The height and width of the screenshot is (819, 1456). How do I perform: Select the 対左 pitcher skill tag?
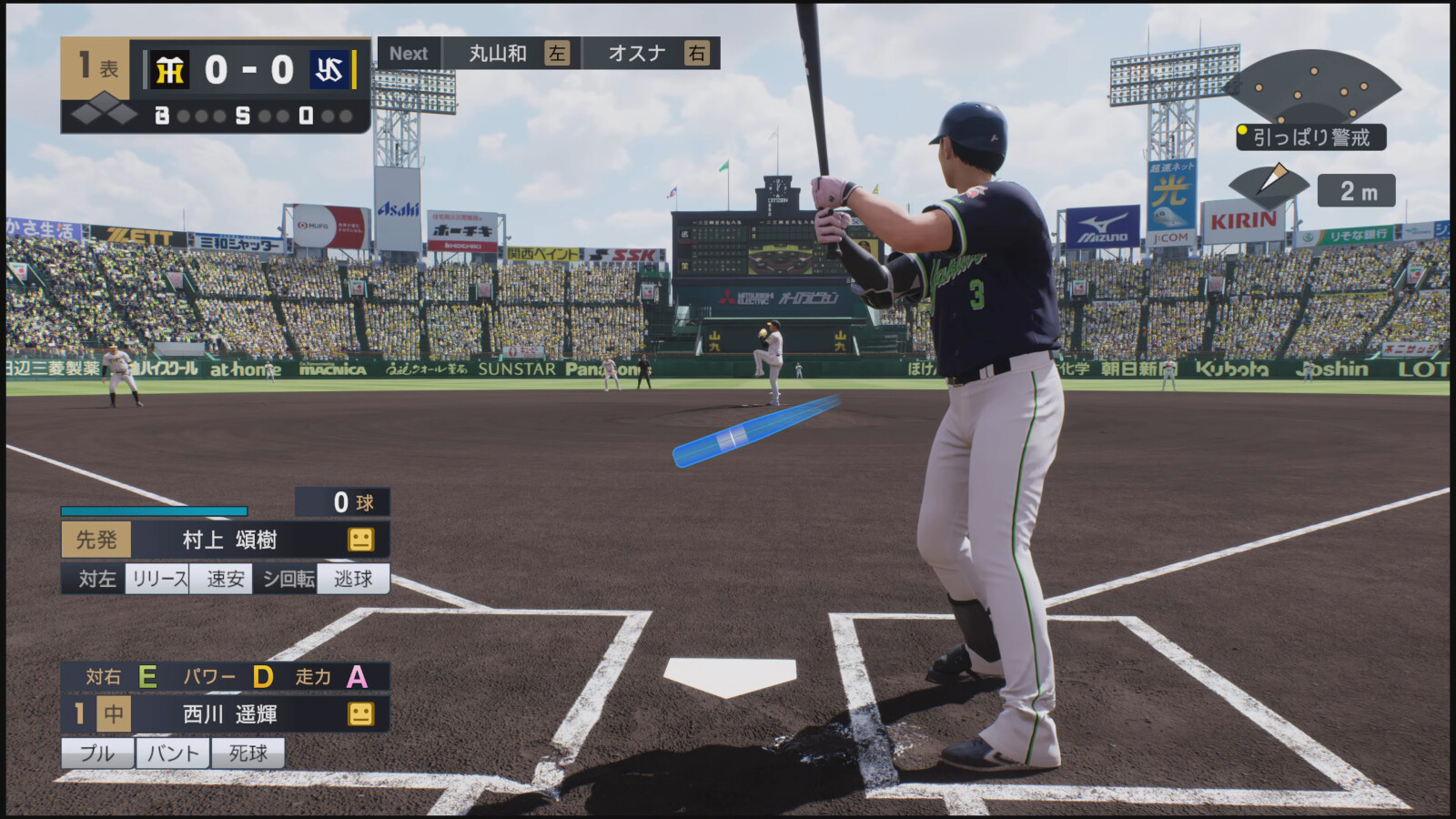click(96, 579)
